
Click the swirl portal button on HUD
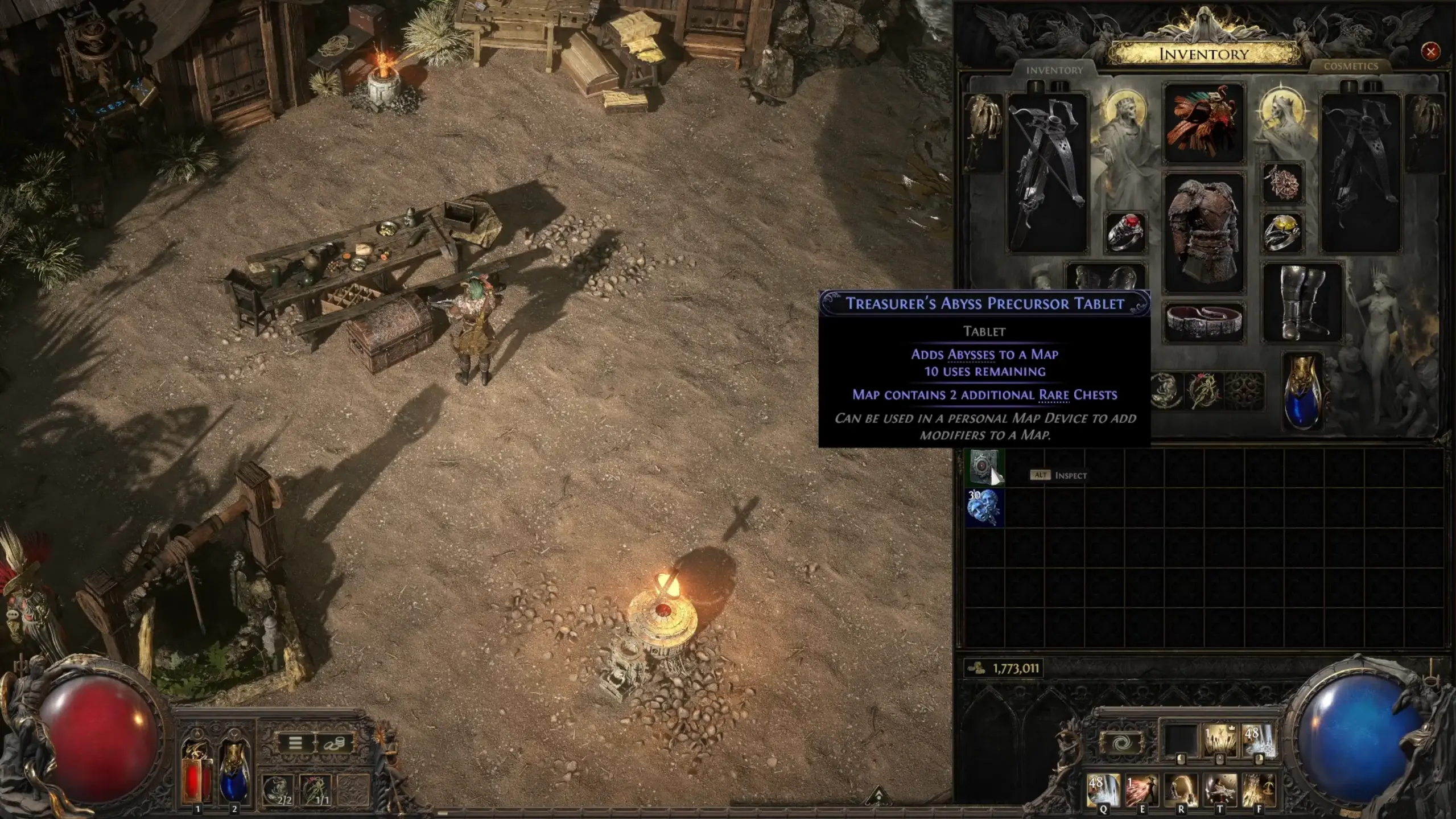coord(1122,743)
